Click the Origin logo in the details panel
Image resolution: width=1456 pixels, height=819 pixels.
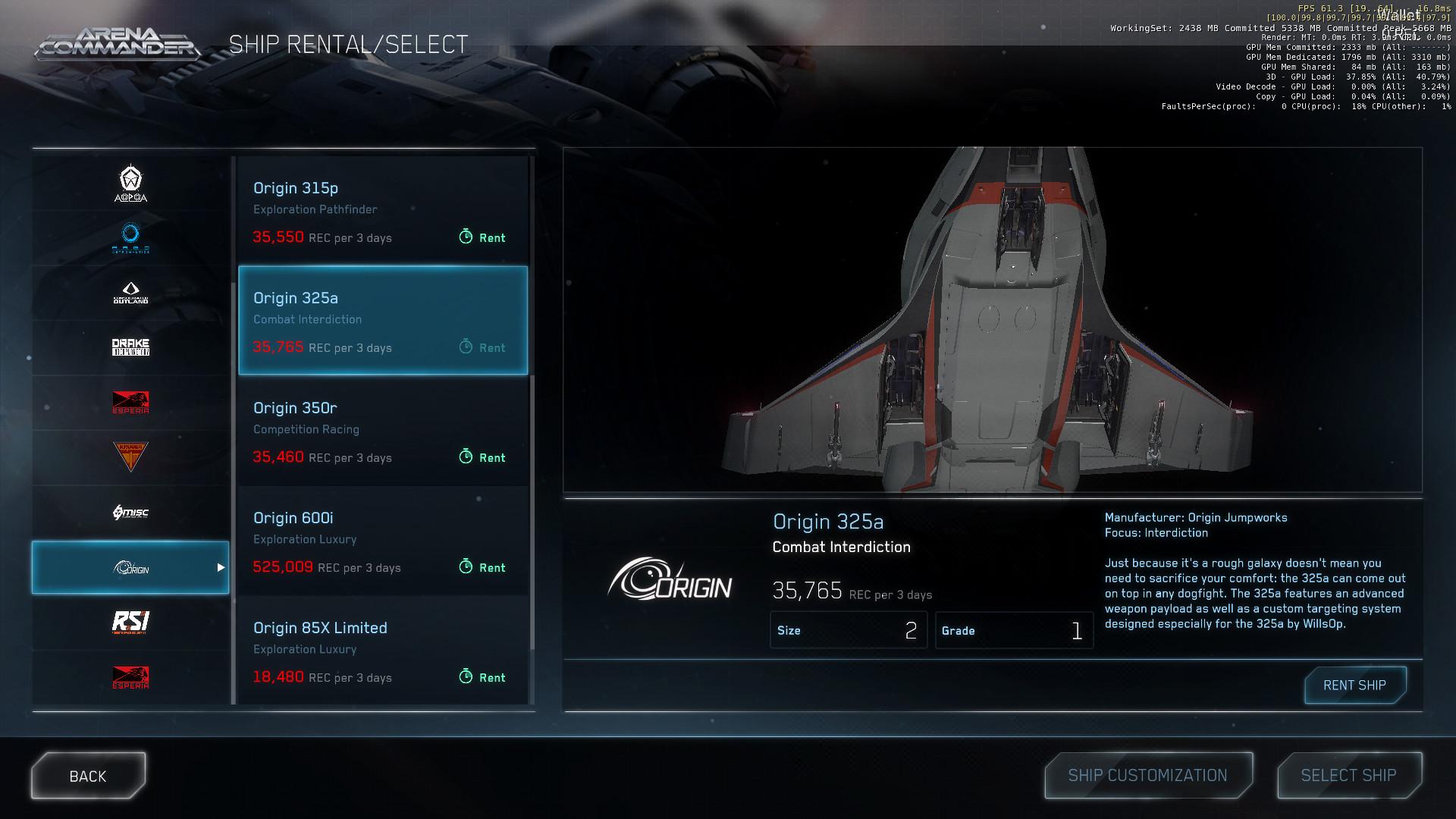[671, 584]
